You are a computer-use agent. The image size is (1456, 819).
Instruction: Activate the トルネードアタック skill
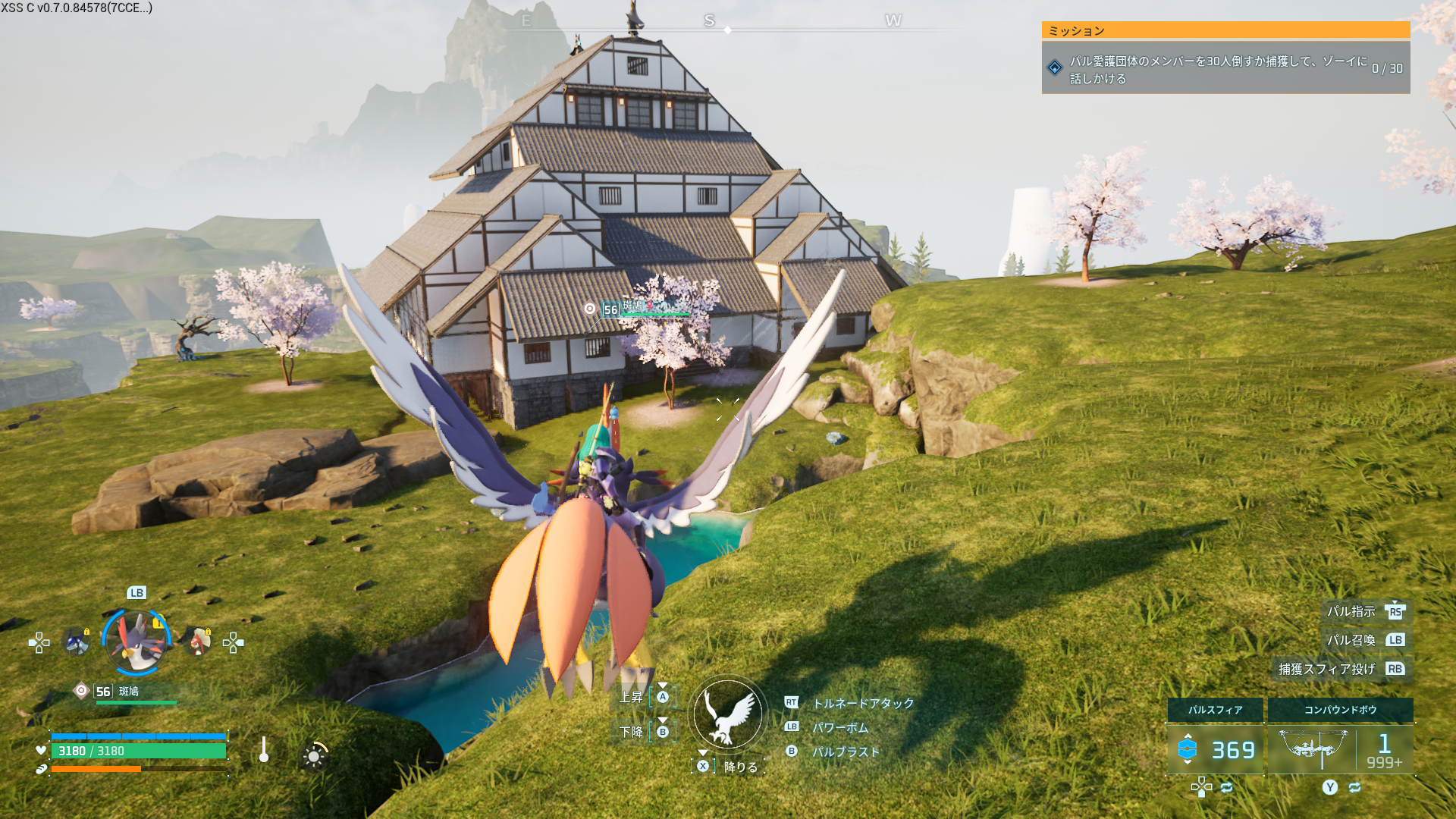click(x=863, y=704)
